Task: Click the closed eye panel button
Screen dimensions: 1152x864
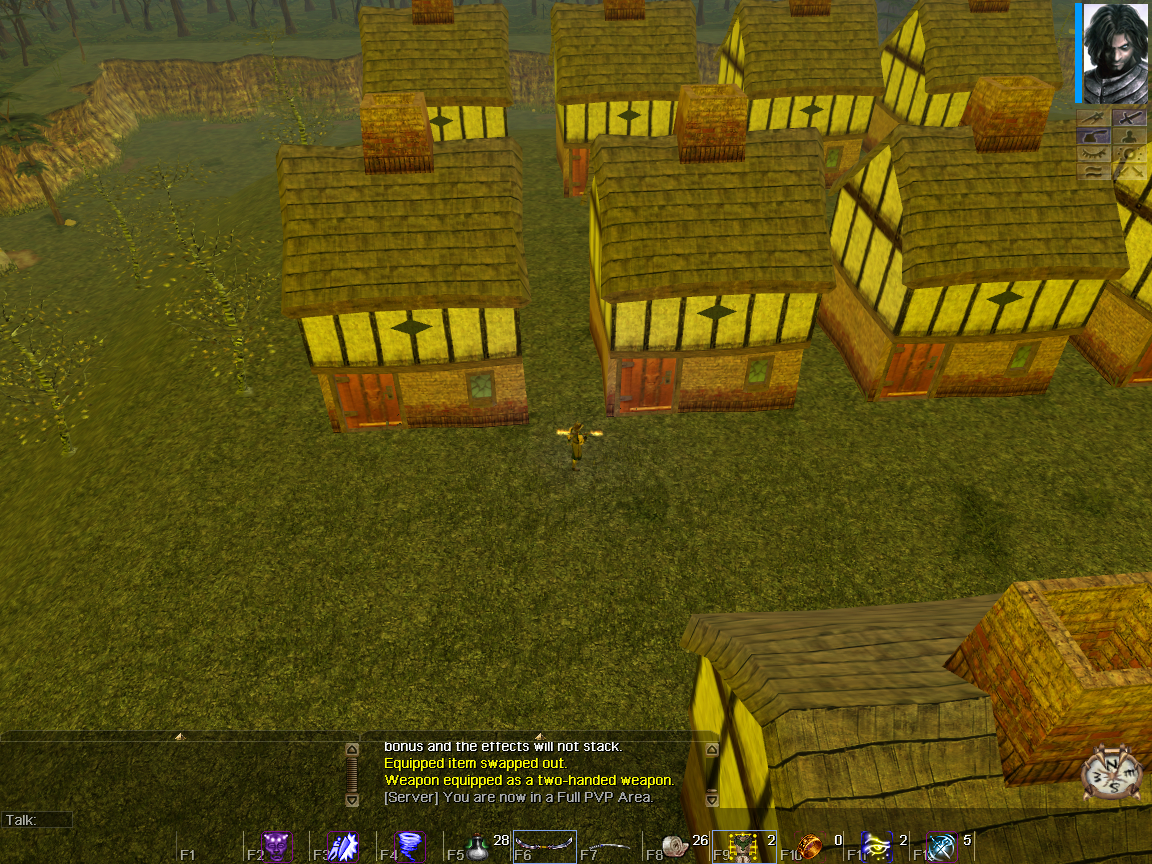Action: [1093, 153]
